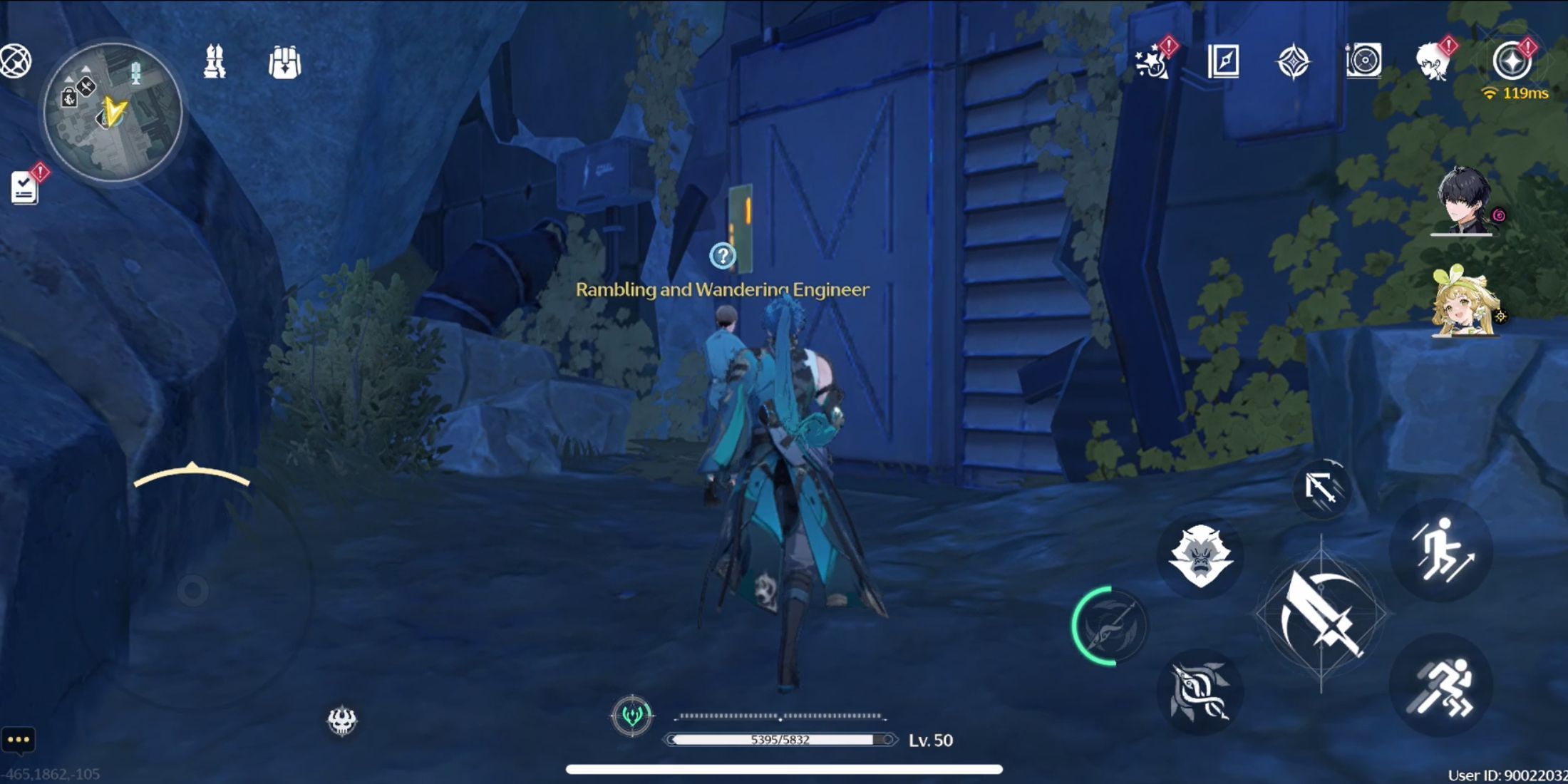Viewport: 1568px width, 784px height.
Task: Tap the jump button
Action: coord(1441,549)
